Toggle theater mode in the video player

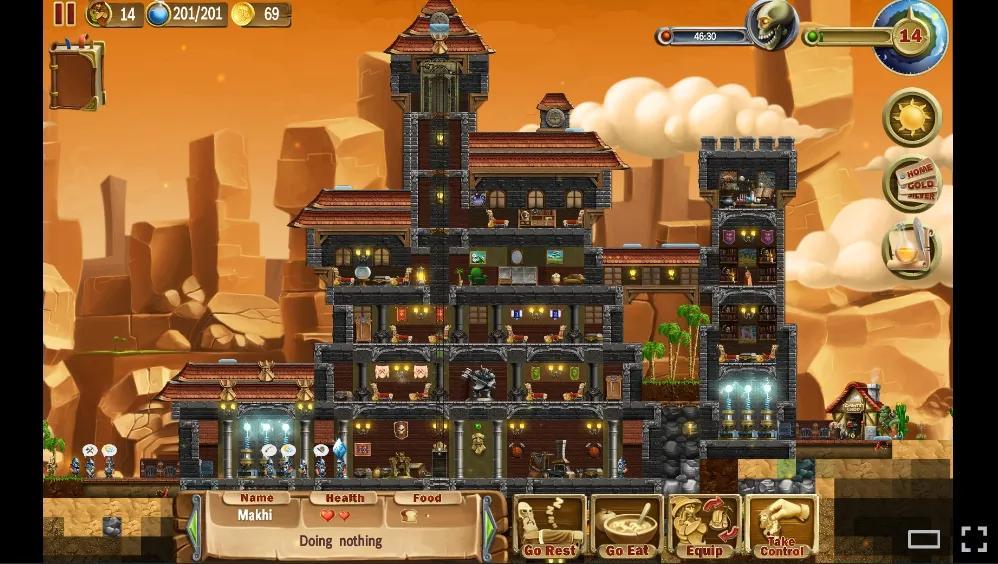pos(923,539)
